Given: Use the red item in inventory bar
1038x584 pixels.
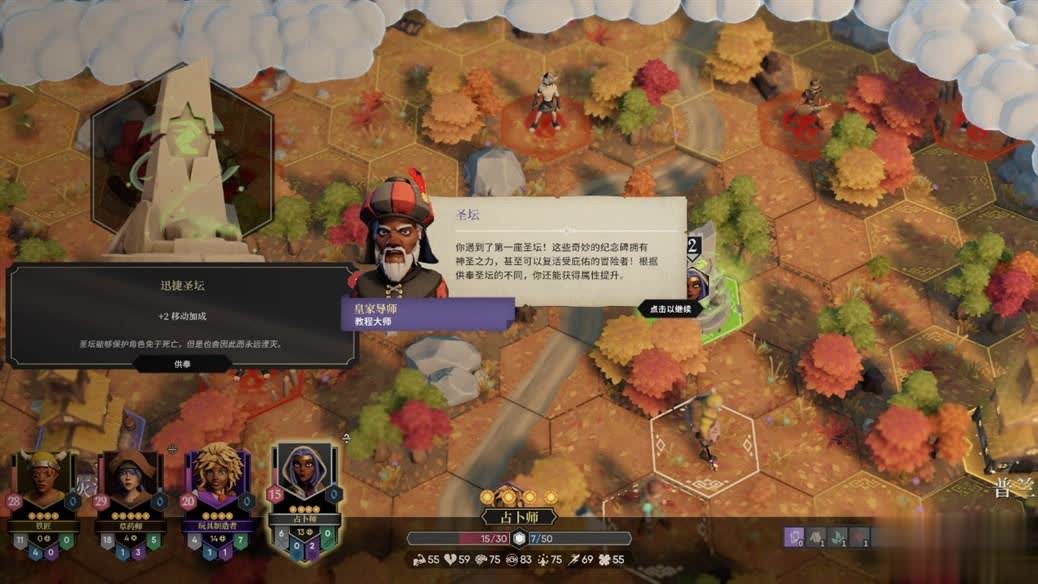Looking at the screenshot, I should pos(860,538).
